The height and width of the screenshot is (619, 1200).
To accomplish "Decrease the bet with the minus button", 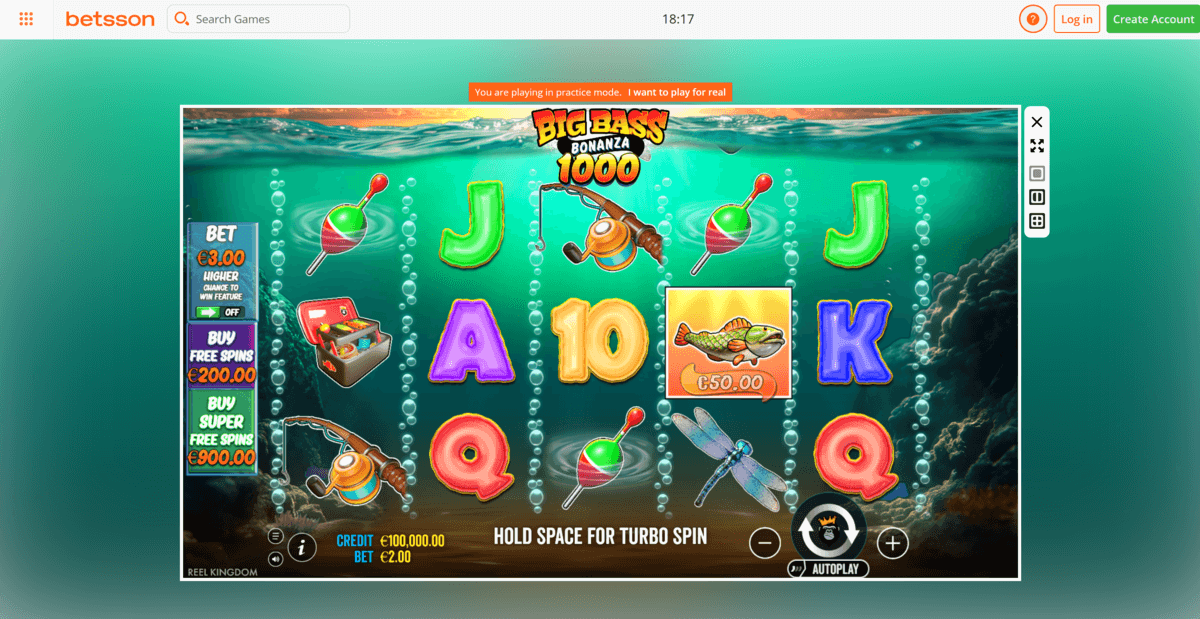I will (764, 543).
